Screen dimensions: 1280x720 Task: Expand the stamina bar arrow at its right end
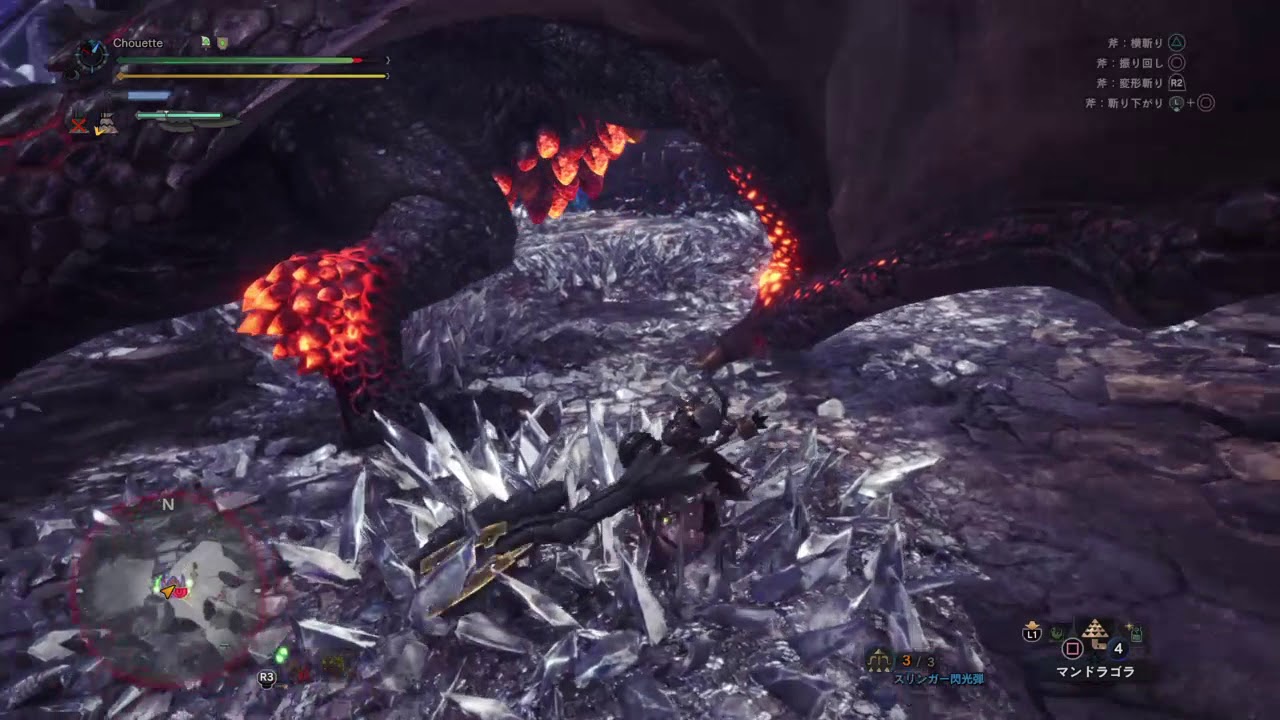(386, 75)
